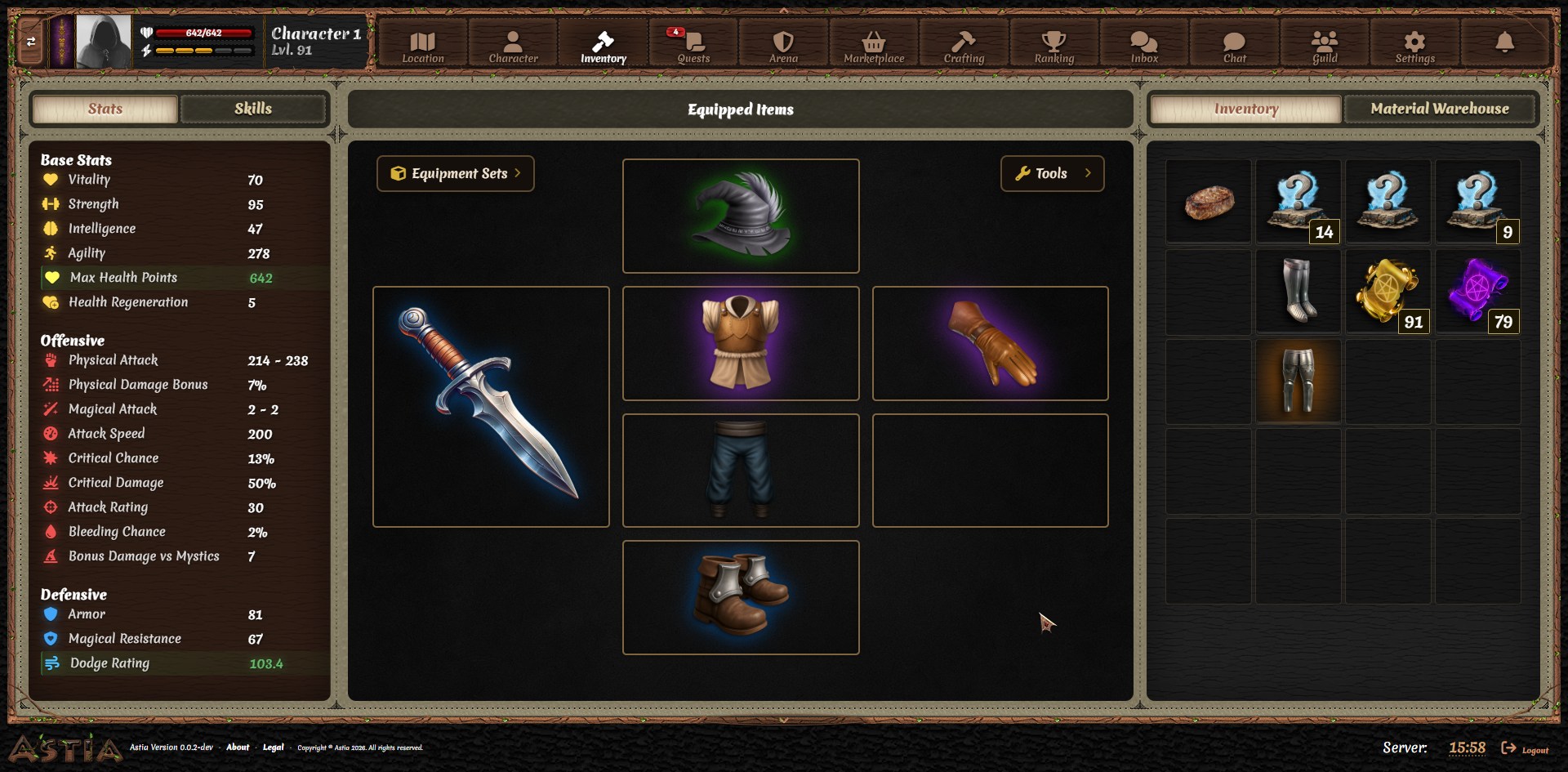Expand the Tools menu
The image size is (1568, 772).
click(1053, 173)
